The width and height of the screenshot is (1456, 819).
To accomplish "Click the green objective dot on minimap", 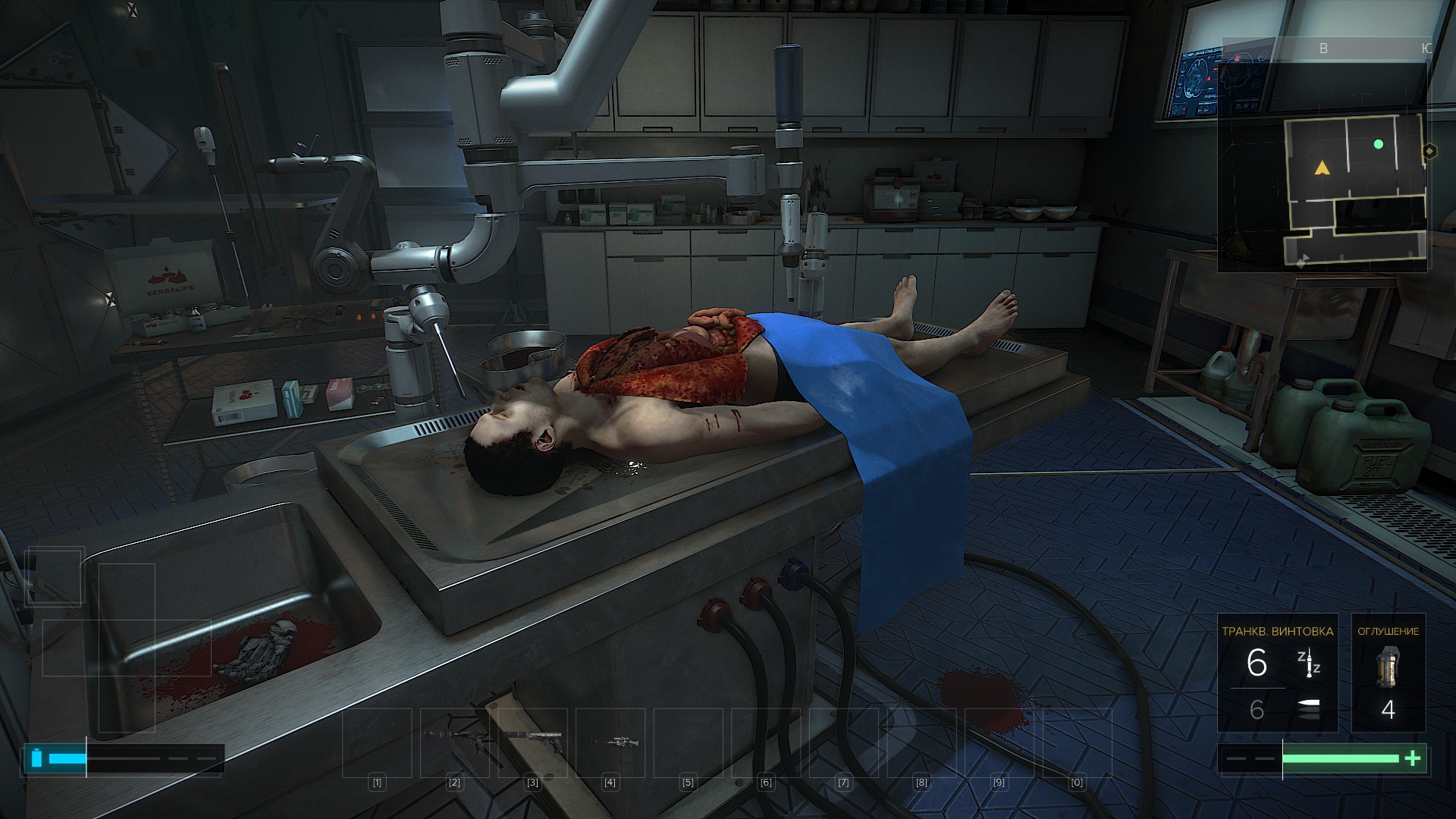I will coord(1378,144).
